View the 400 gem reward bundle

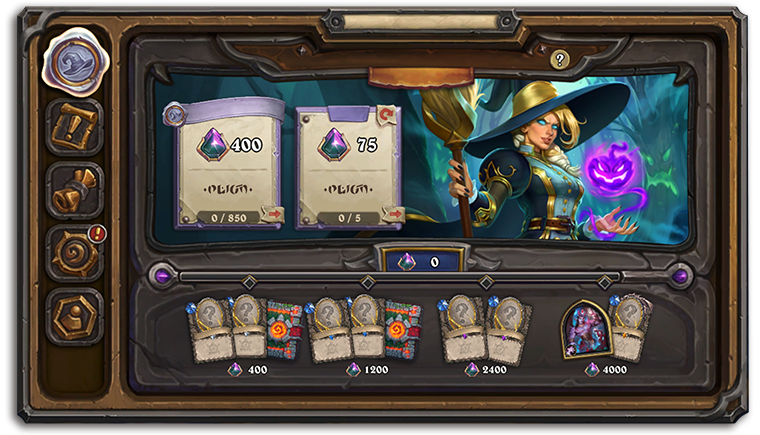pyautogui.click(x=245, y=330)
